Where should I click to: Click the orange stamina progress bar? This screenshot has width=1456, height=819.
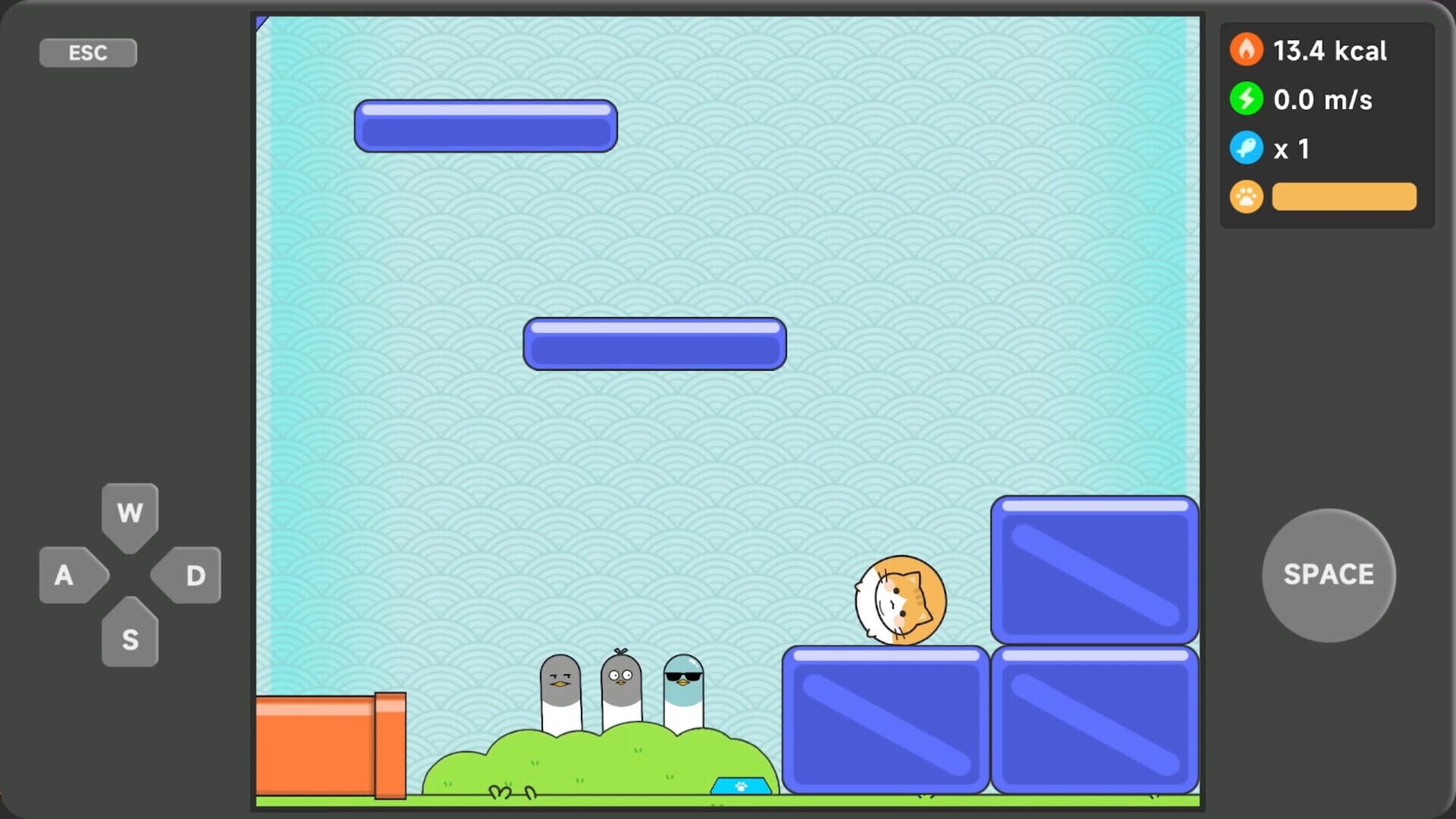pyautogui.click(x=1344, y=196)
